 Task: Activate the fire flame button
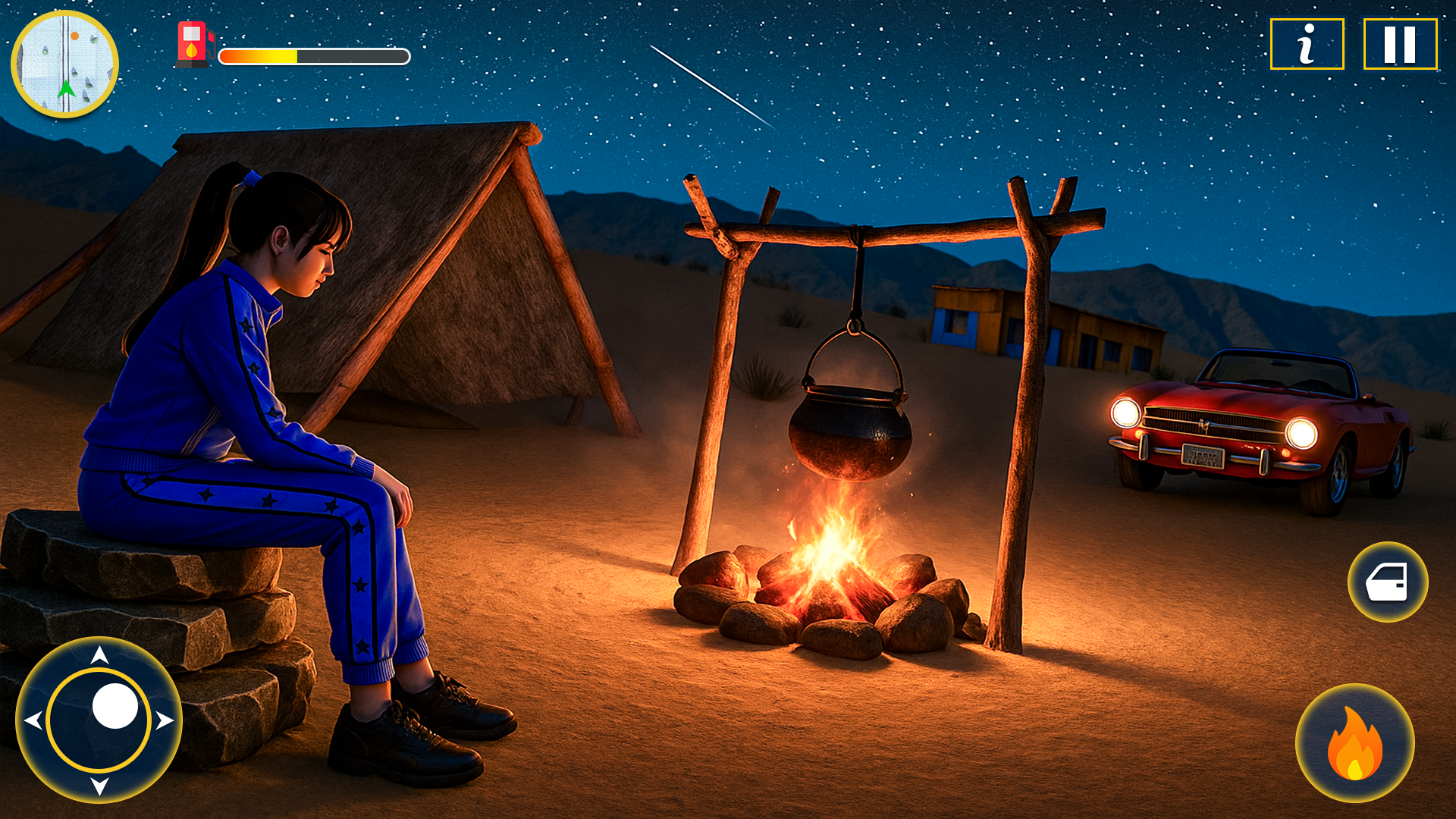1355,744
